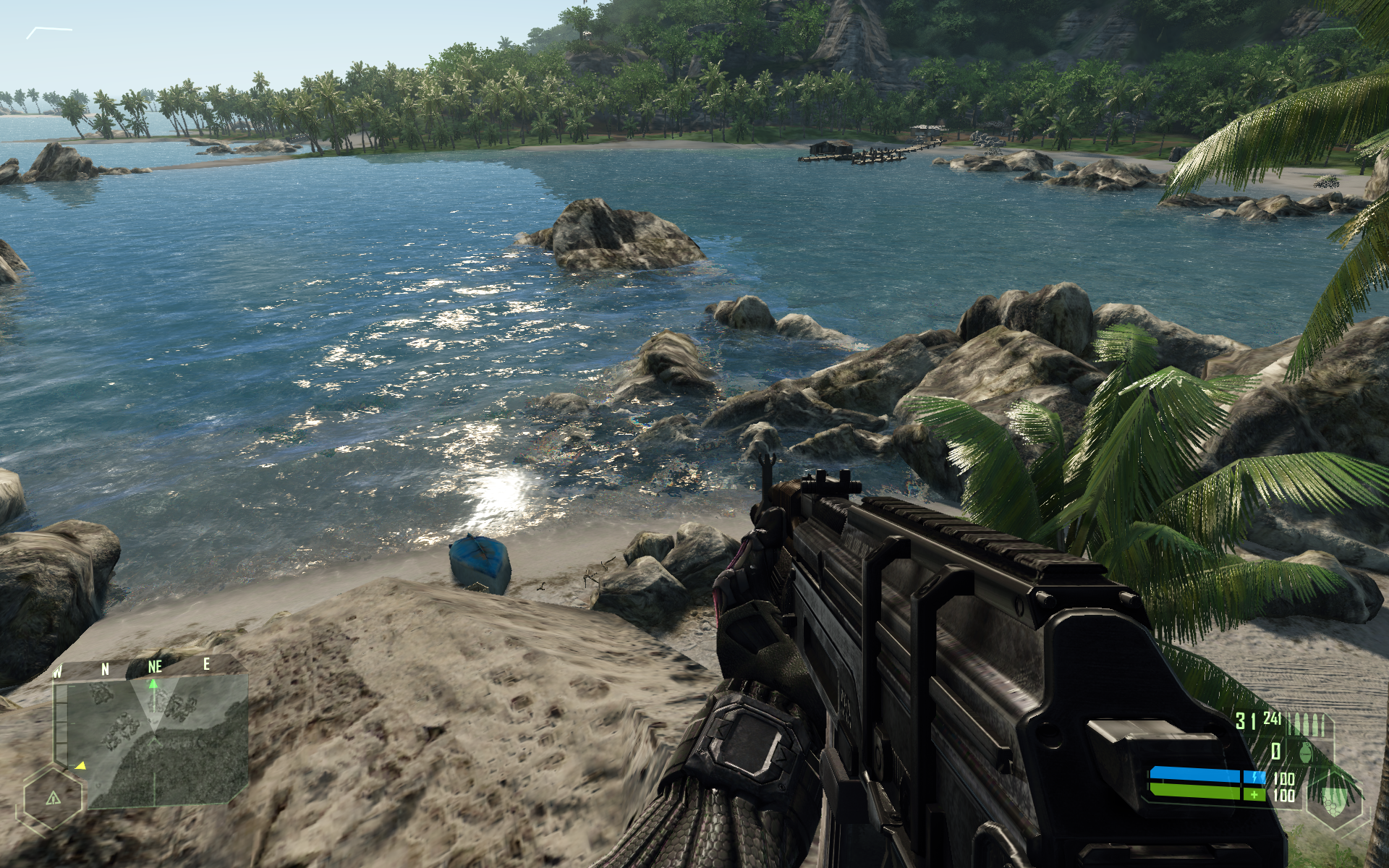The width and height of the screenshot is (1389, 868).
Task: Click the NE heading on the compass strip
Action: [x=154, y=666]
